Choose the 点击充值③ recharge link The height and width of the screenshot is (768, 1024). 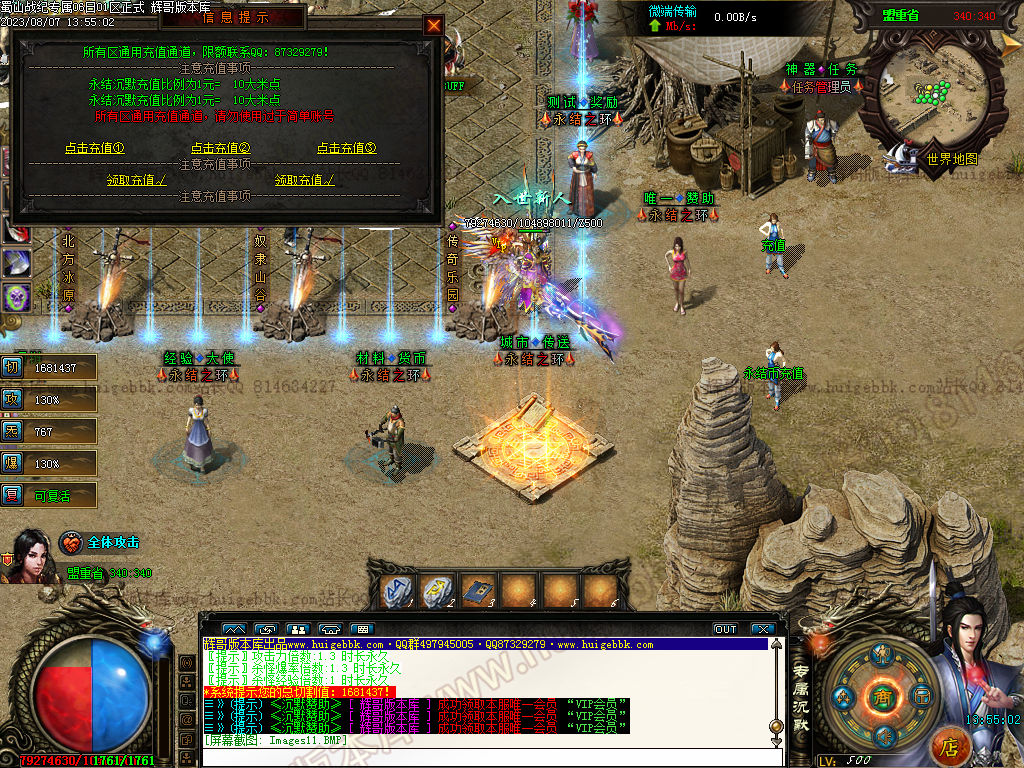pyautogui.click(x=347, y=148)
